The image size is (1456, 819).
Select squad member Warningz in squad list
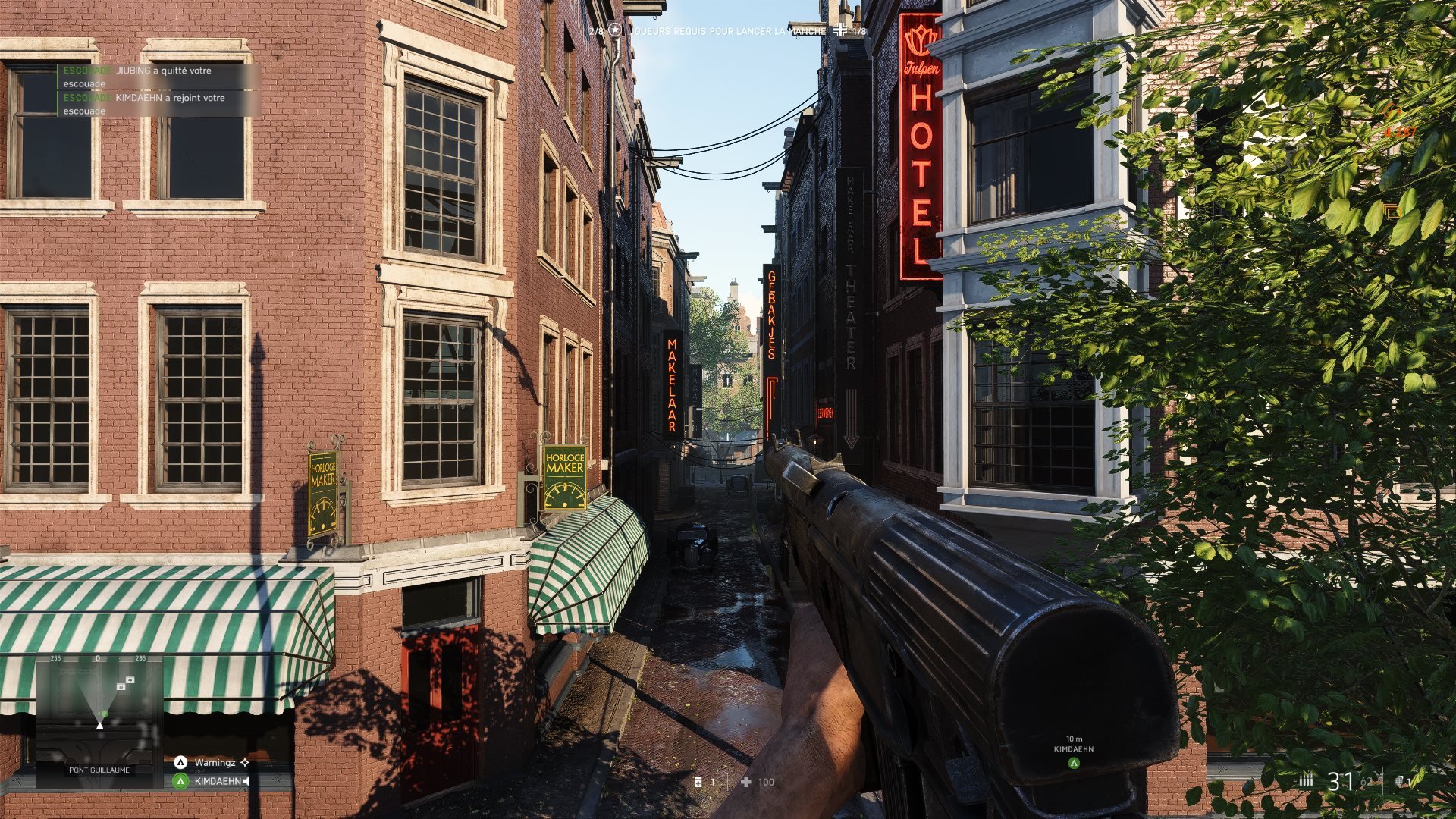(x=215, y=762)
